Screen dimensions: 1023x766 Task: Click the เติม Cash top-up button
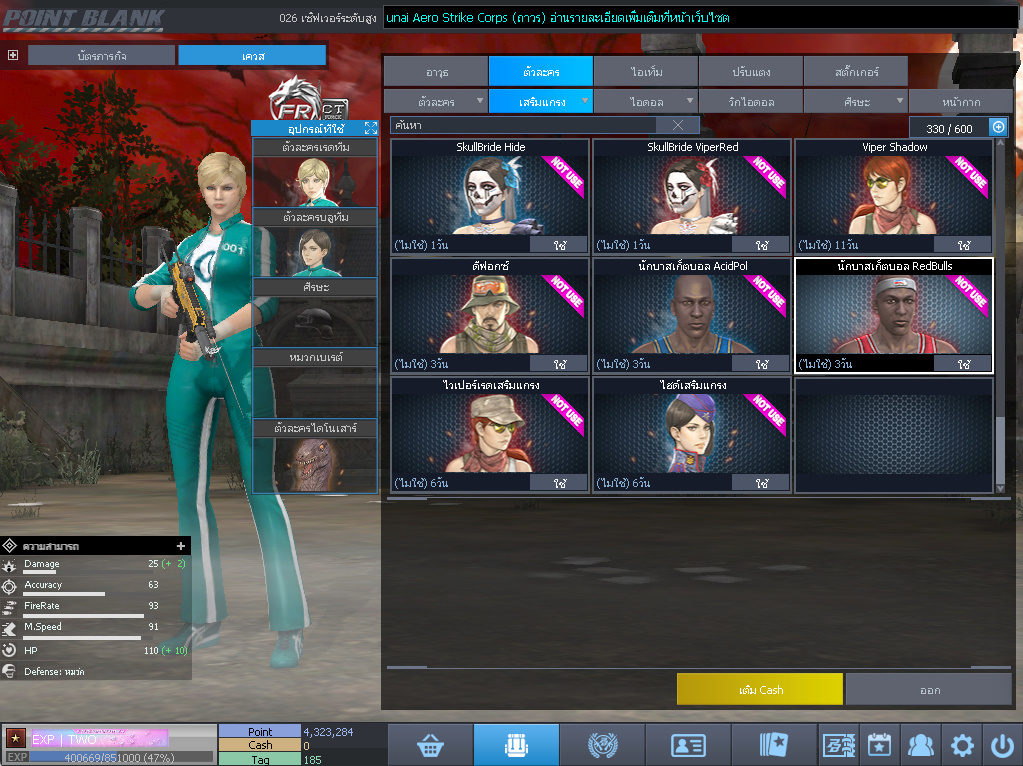pyautogui.click(x=759, y=689)
